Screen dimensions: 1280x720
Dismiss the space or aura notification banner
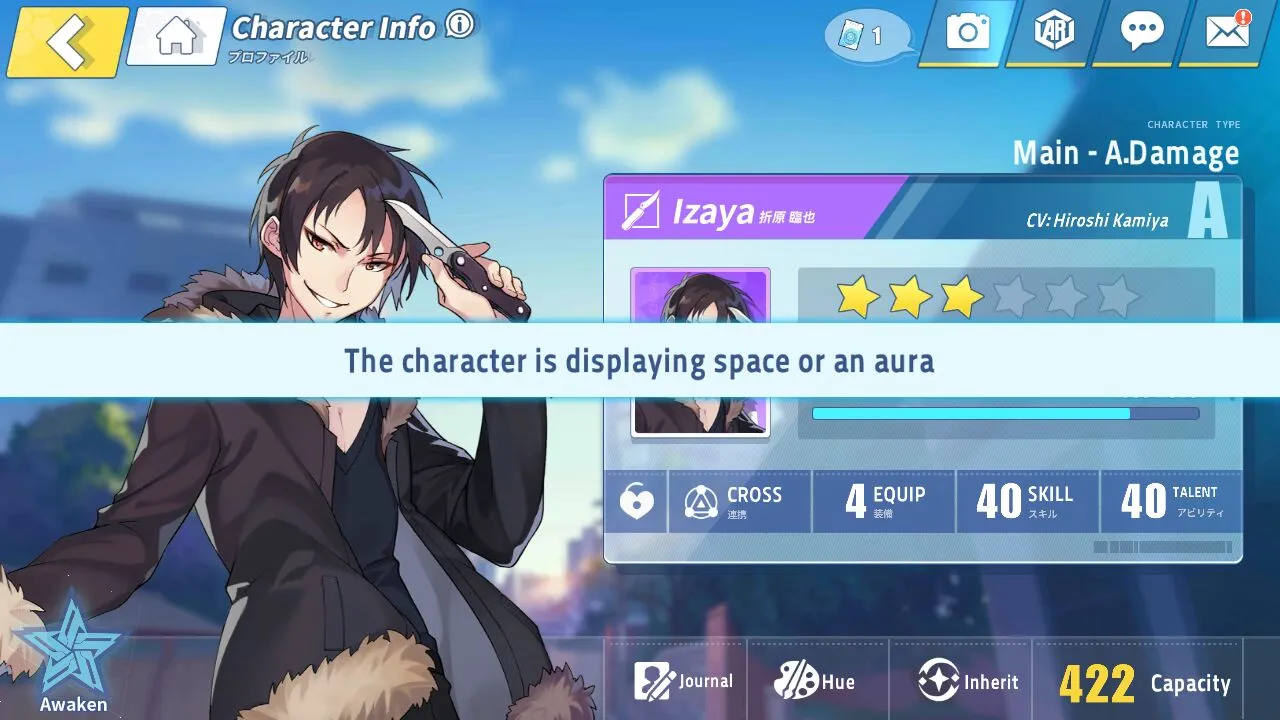click(x=640, y=360)
